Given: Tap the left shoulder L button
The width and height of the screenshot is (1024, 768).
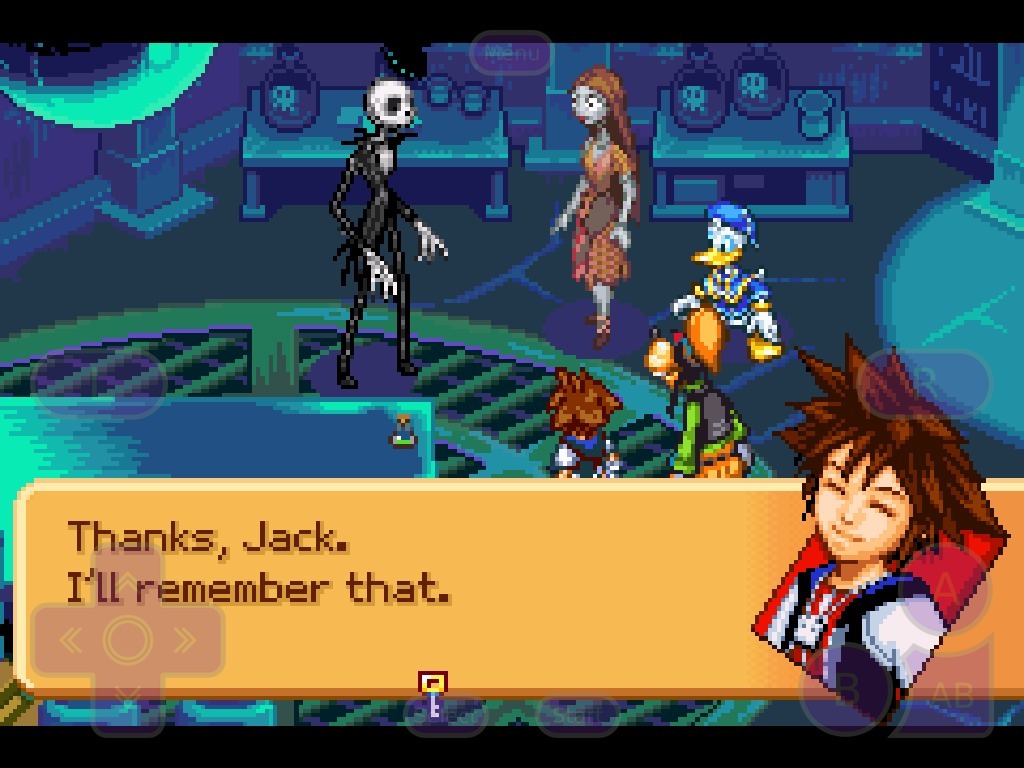Looking at the screenshot, I should point(98,383).
